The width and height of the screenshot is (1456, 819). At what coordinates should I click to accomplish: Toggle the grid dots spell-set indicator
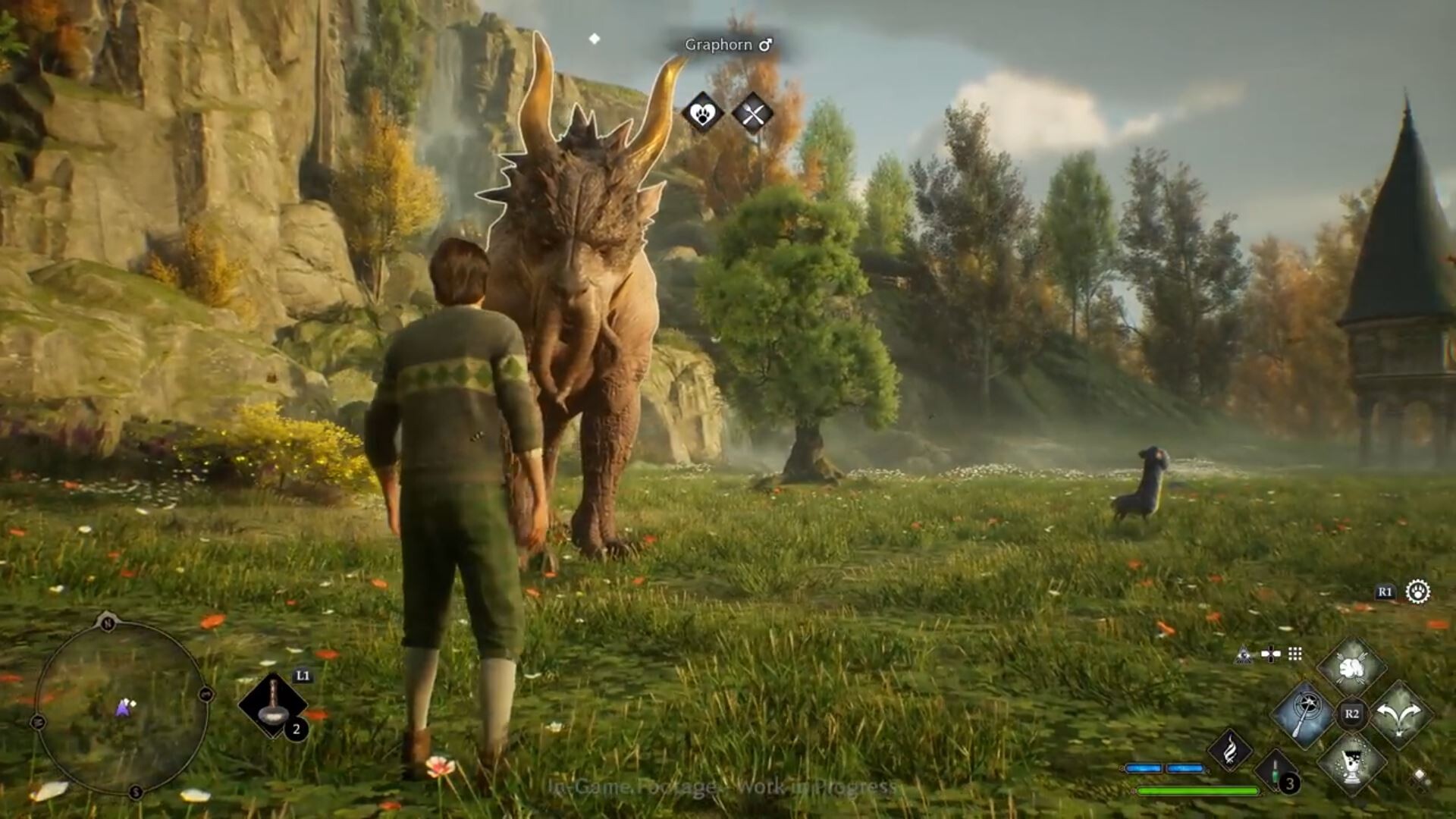[1294, 652]
